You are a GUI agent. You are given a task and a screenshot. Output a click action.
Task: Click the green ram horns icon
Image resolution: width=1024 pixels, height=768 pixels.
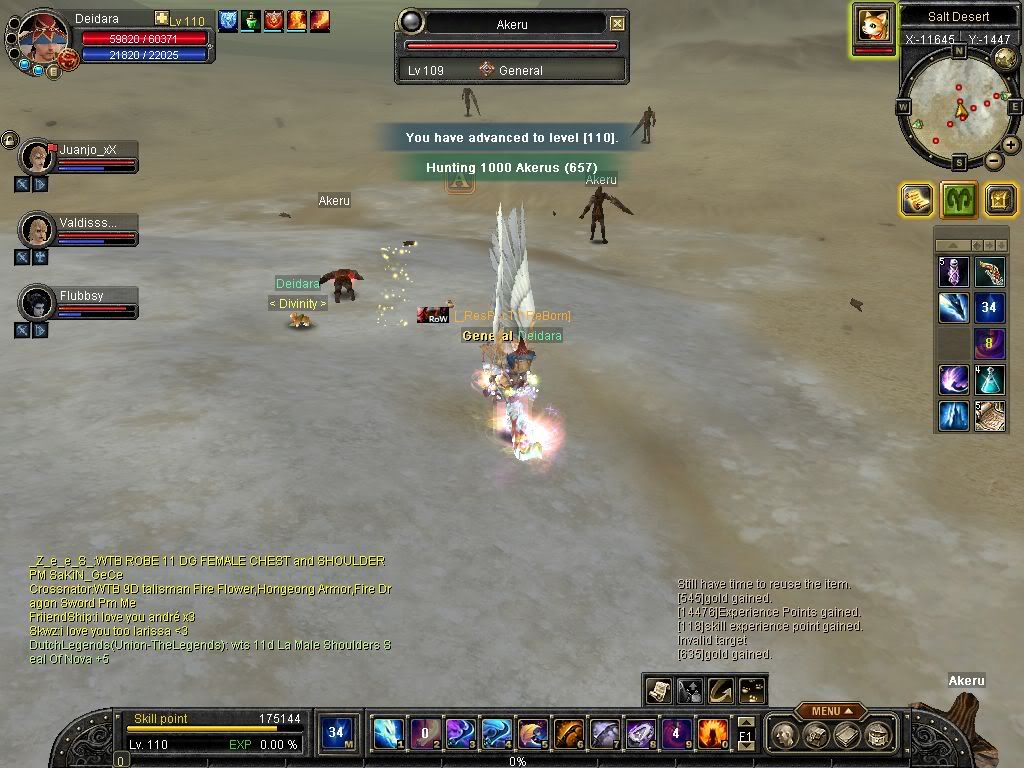tap(958, 200)
